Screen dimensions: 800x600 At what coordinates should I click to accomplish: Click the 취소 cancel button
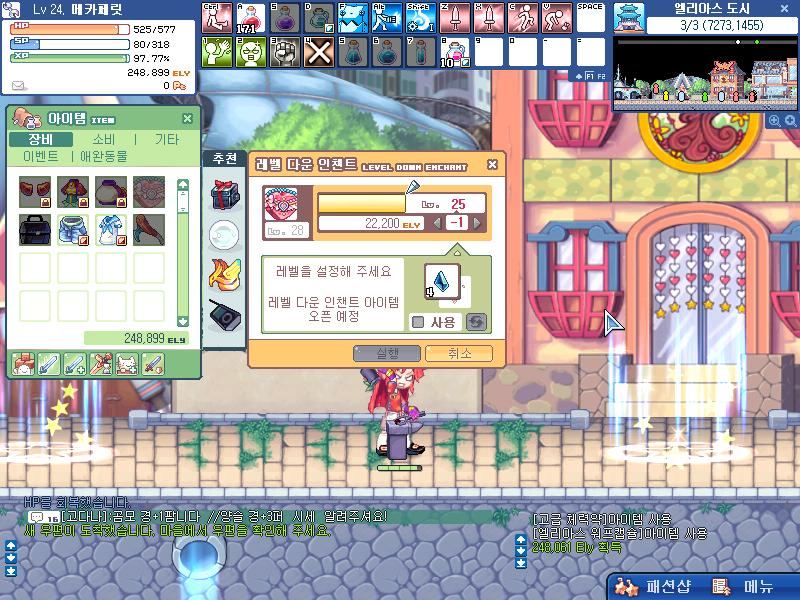point(458,353)
